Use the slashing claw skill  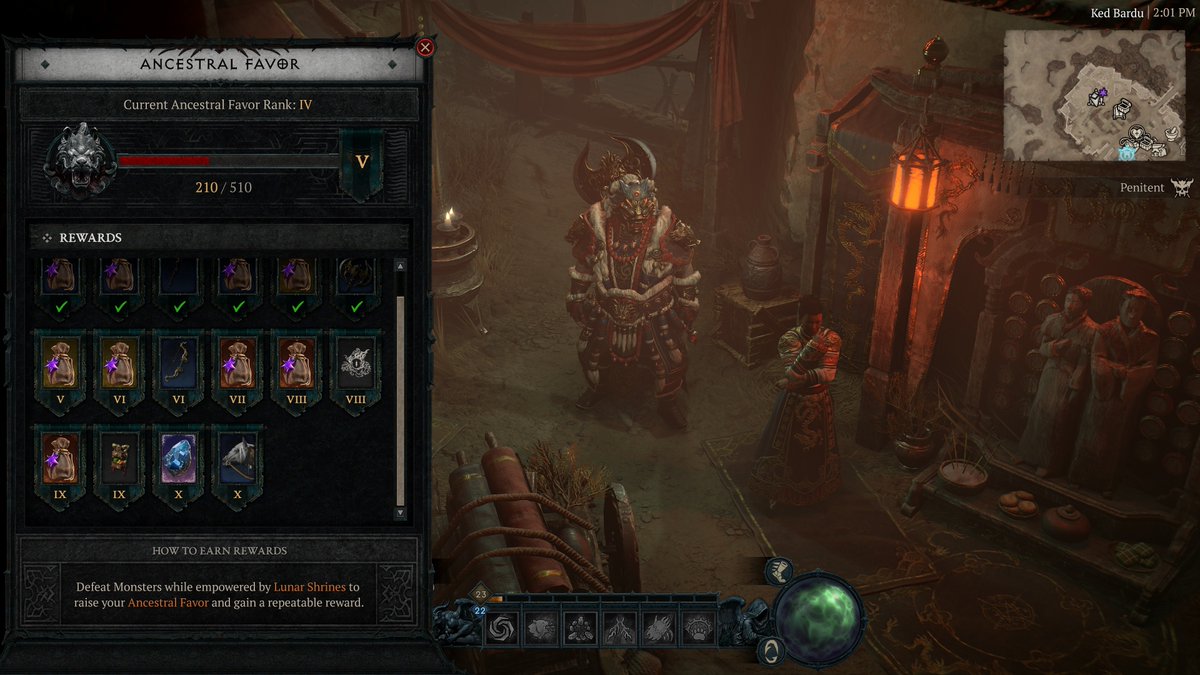[x=660, y=628]
